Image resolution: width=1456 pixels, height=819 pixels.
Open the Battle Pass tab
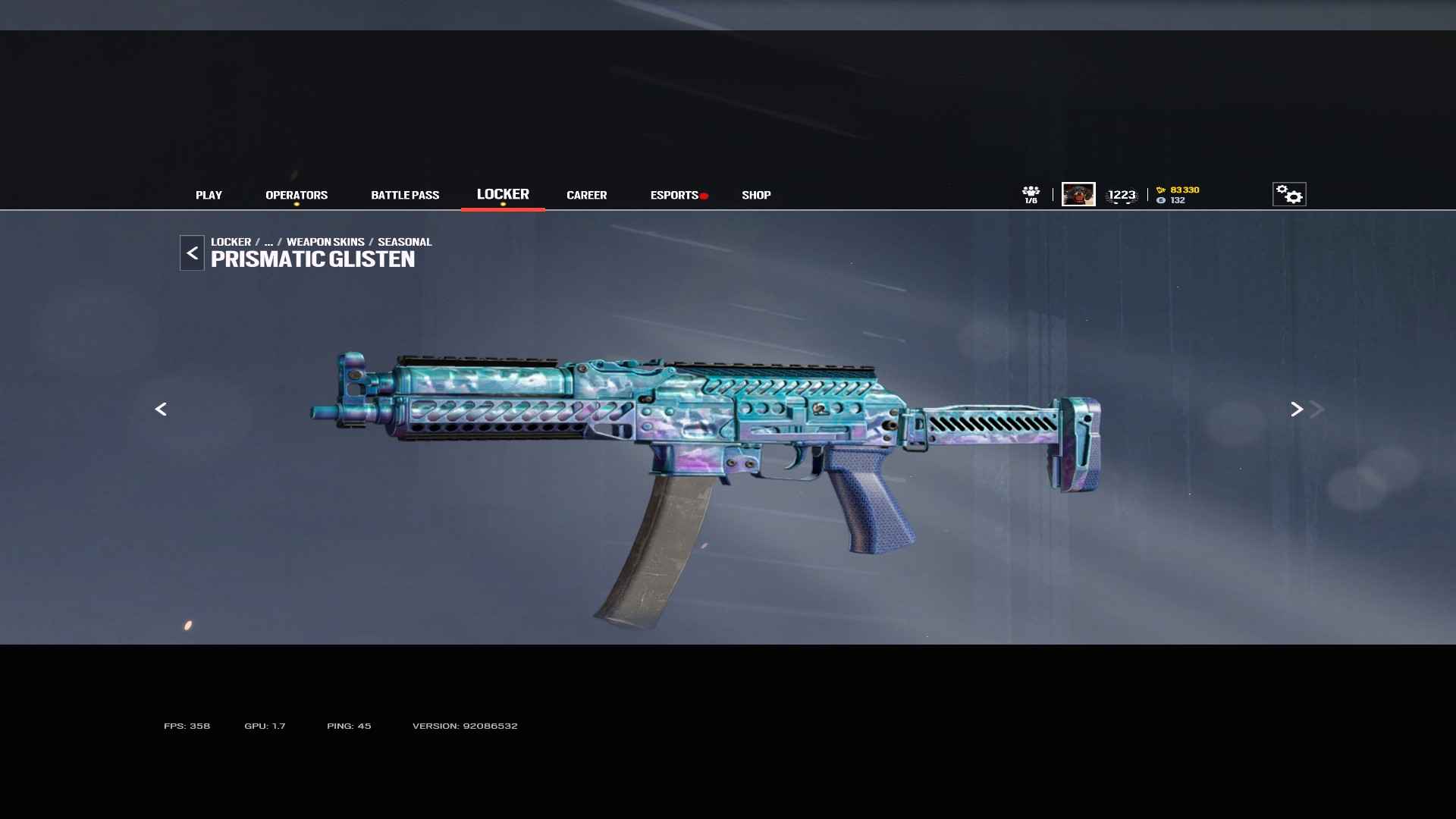405,195
